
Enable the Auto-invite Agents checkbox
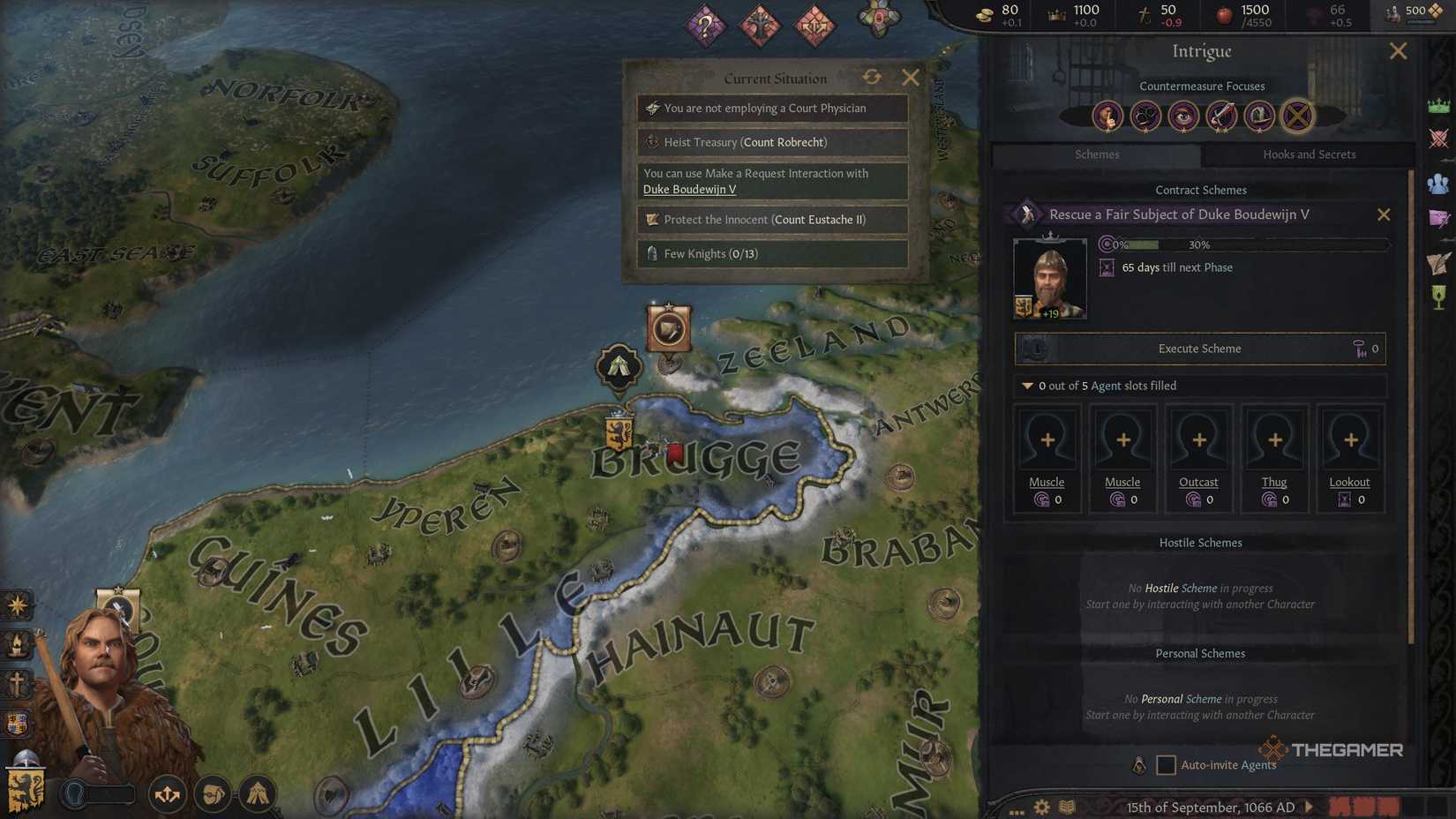(x=1167, y=764)
